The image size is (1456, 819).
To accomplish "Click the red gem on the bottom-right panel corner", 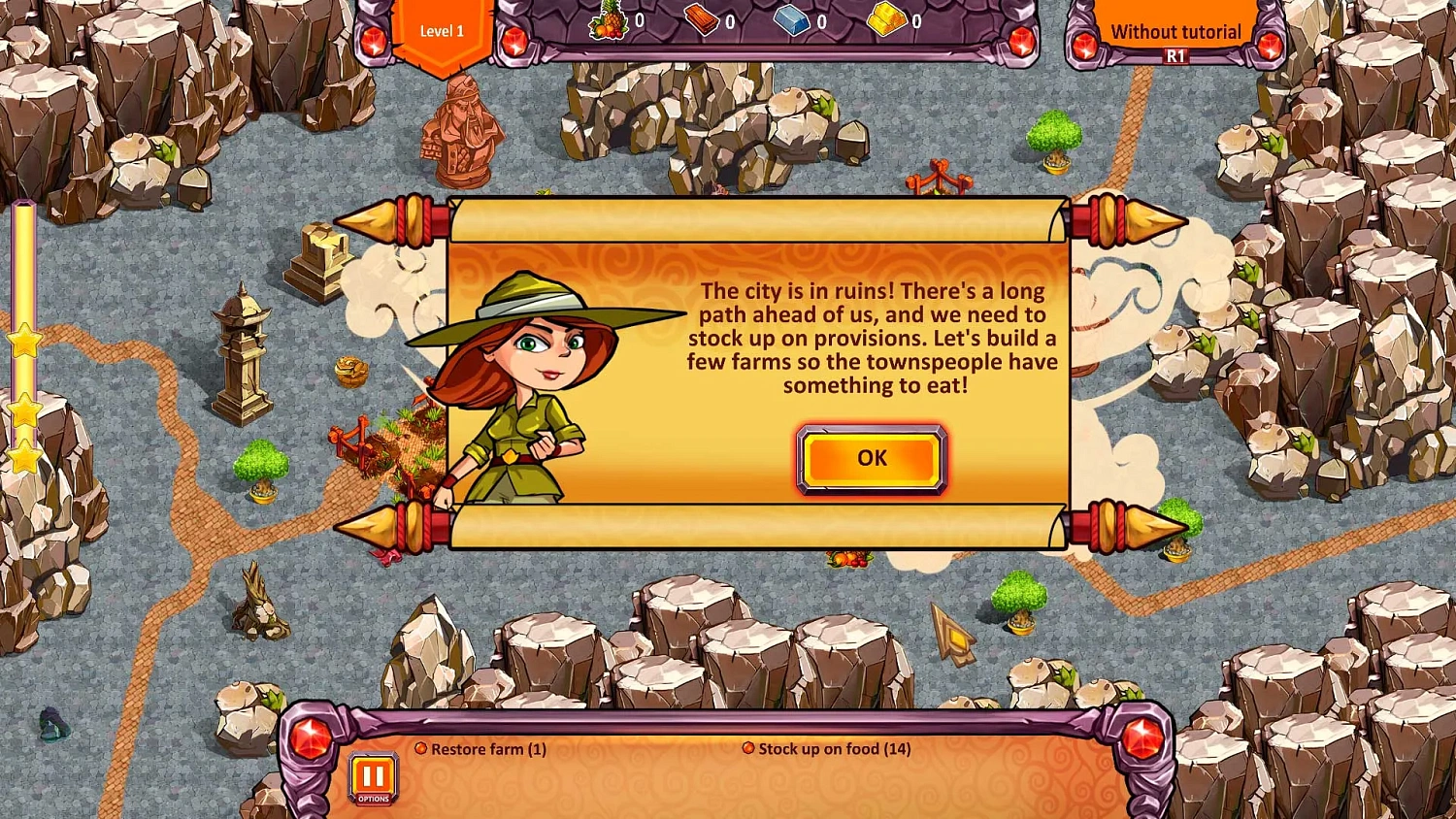I will coord(1142,736).
